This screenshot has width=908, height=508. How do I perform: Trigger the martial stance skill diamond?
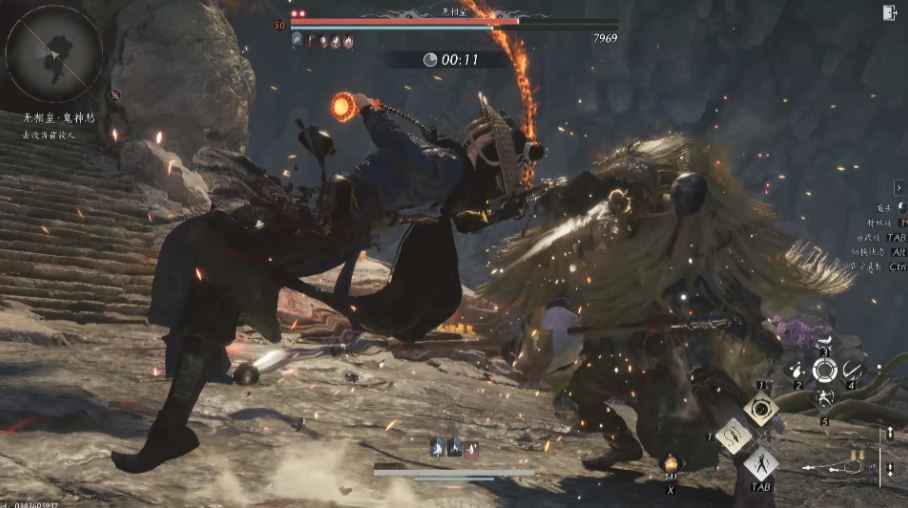point(761,463)
